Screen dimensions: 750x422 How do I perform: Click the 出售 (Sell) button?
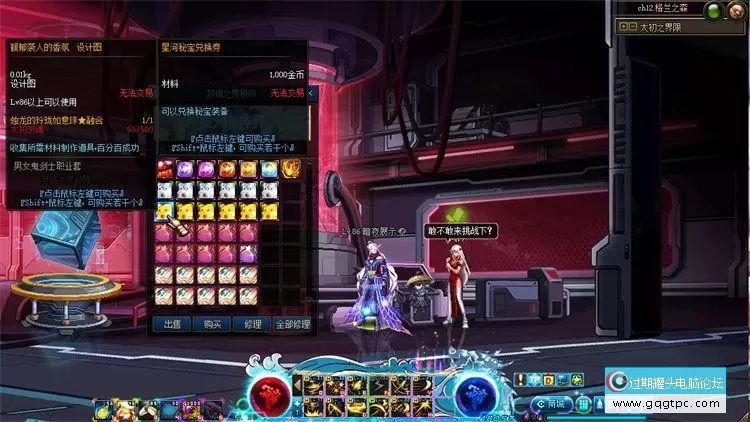(x=172, y=324)
